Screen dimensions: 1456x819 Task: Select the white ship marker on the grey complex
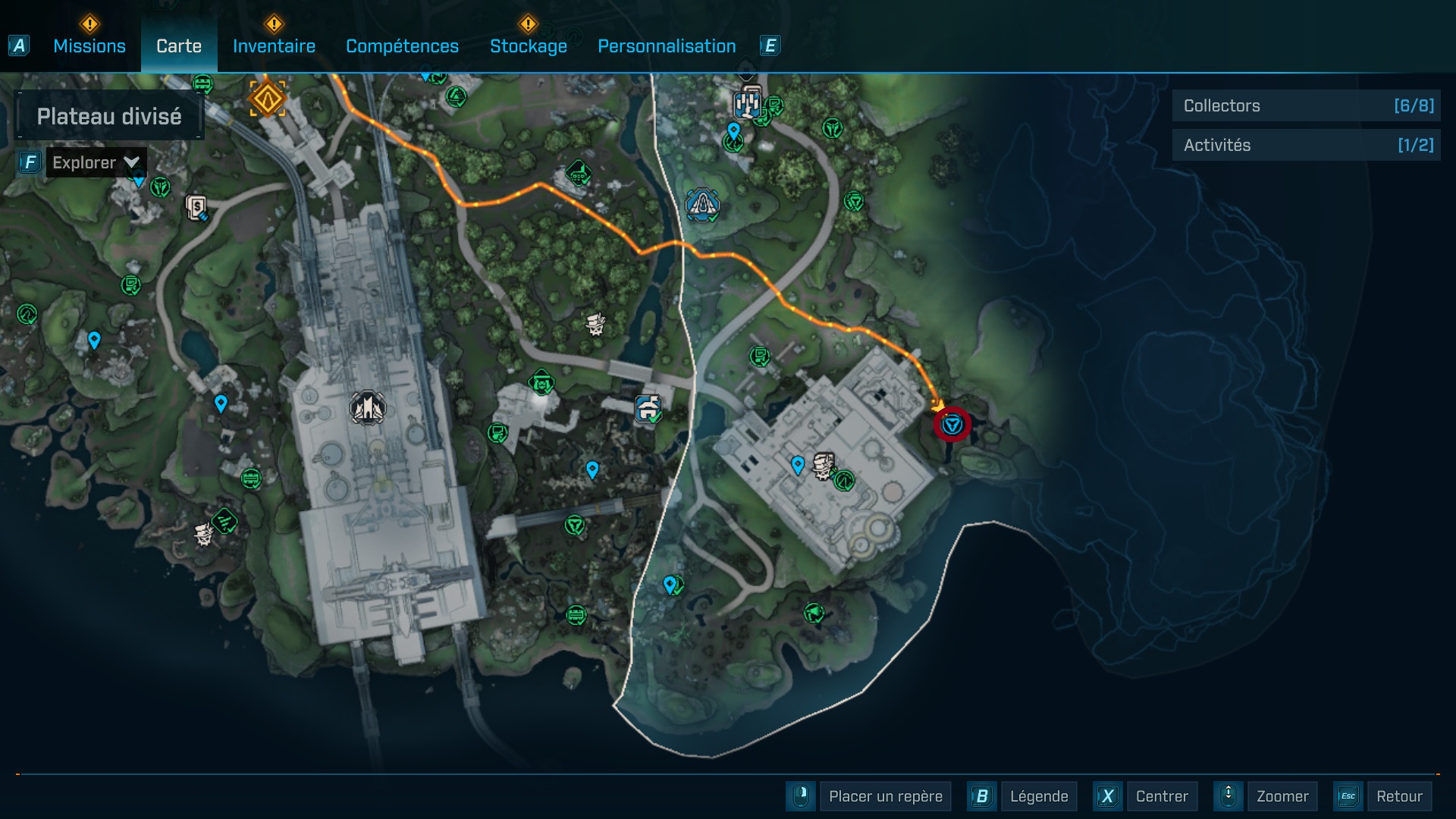point(368,408)
